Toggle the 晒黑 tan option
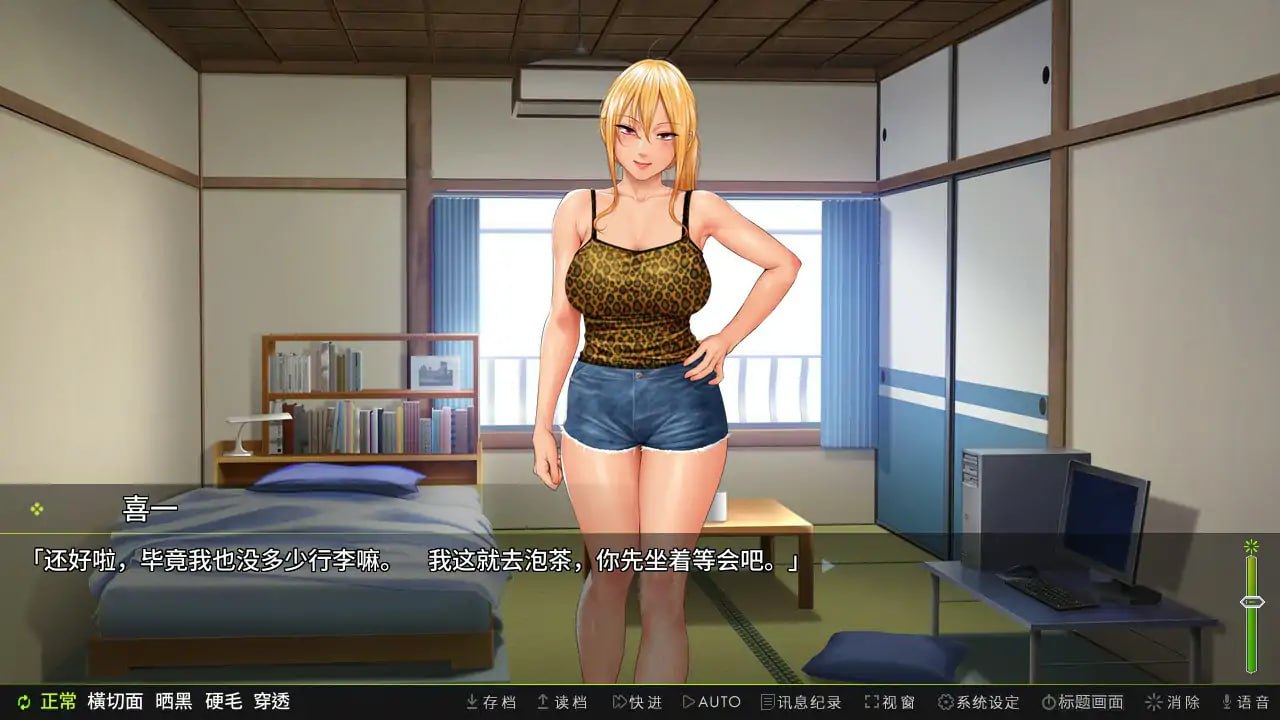 [x=176, y=703]
